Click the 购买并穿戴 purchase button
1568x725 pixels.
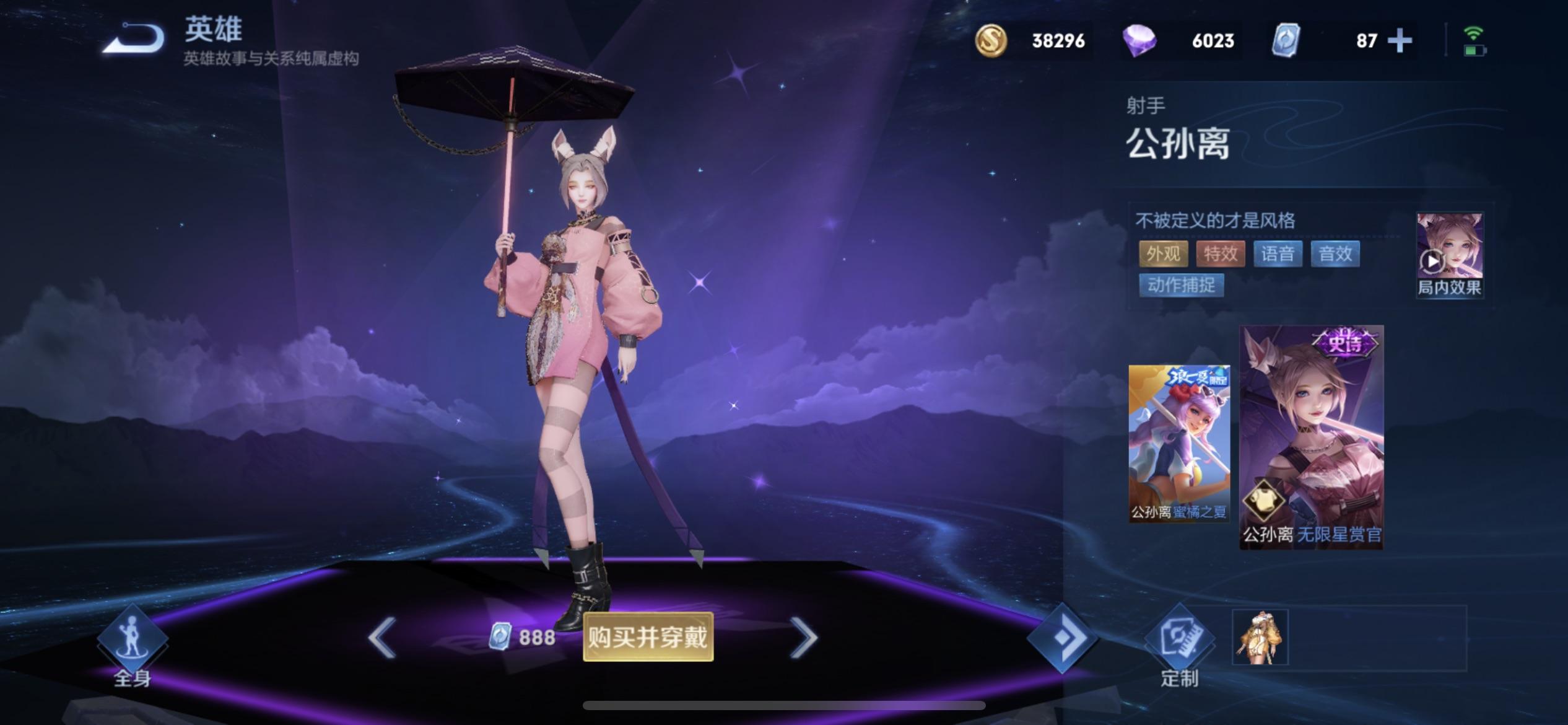[648, 637]
